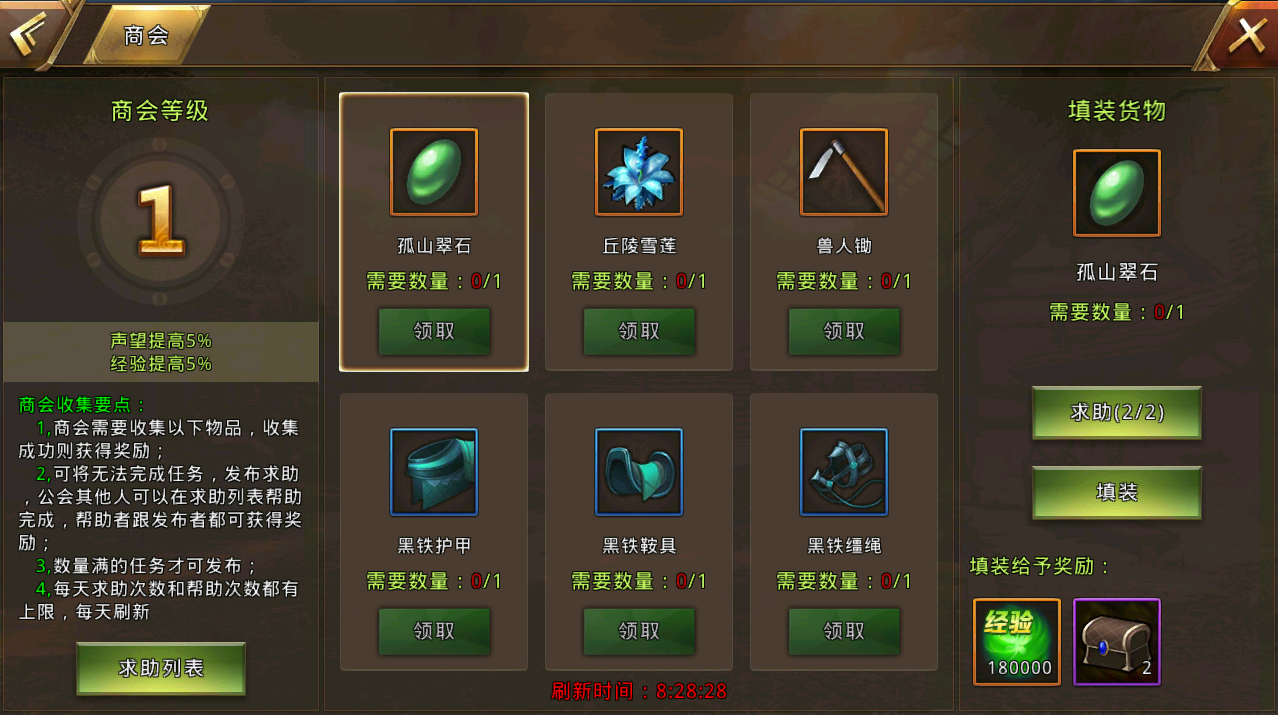Select the 黑铁护甲 armor item

tap(434, 472)
